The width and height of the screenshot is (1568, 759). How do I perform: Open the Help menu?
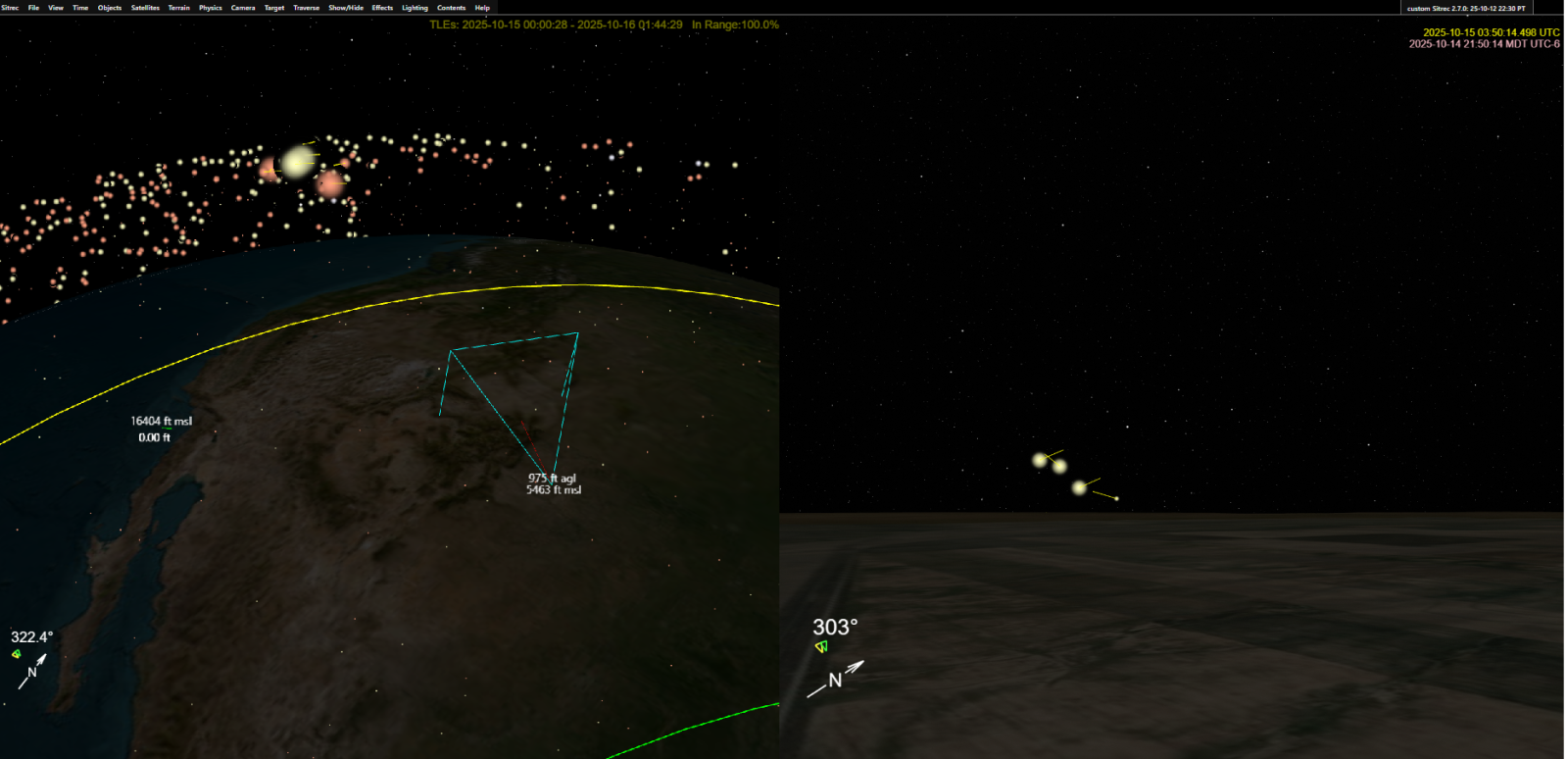point(482,8)
